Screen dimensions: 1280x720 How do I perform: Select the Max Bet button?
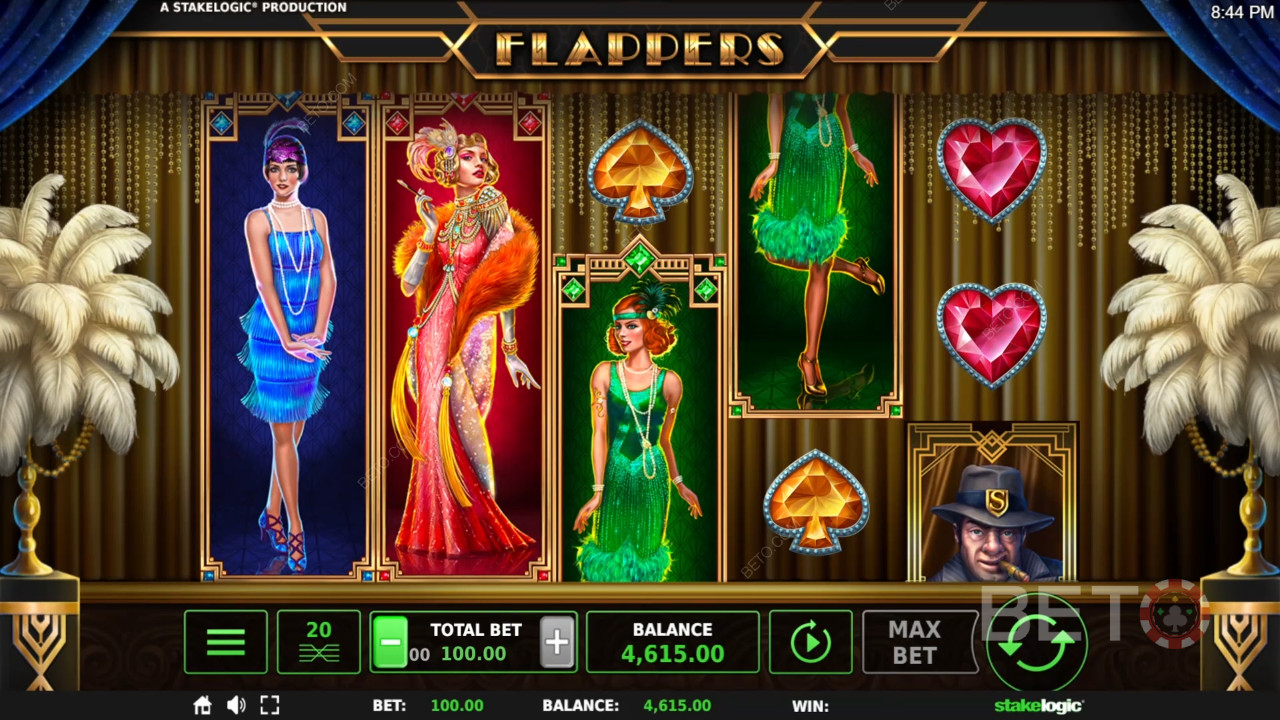[x=914, y=642]
